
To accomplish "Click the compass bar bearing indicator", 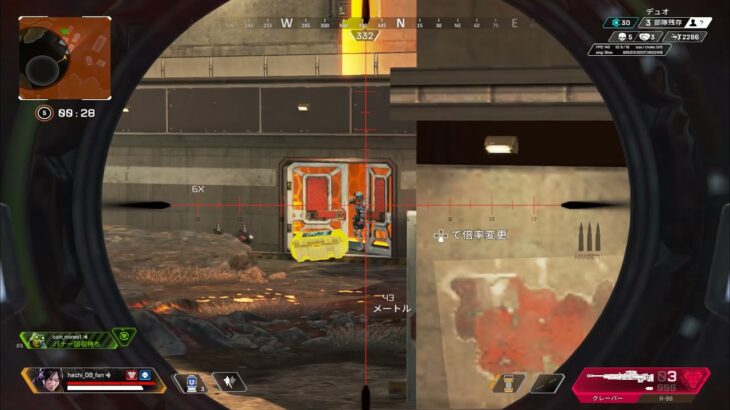I will tap(363, 36).
